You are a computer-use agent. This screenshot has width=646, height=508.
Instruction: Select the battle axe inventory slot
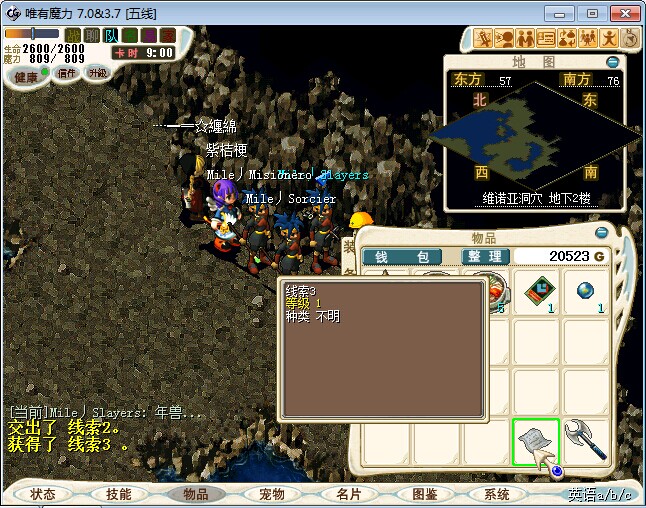pos(586,442)
